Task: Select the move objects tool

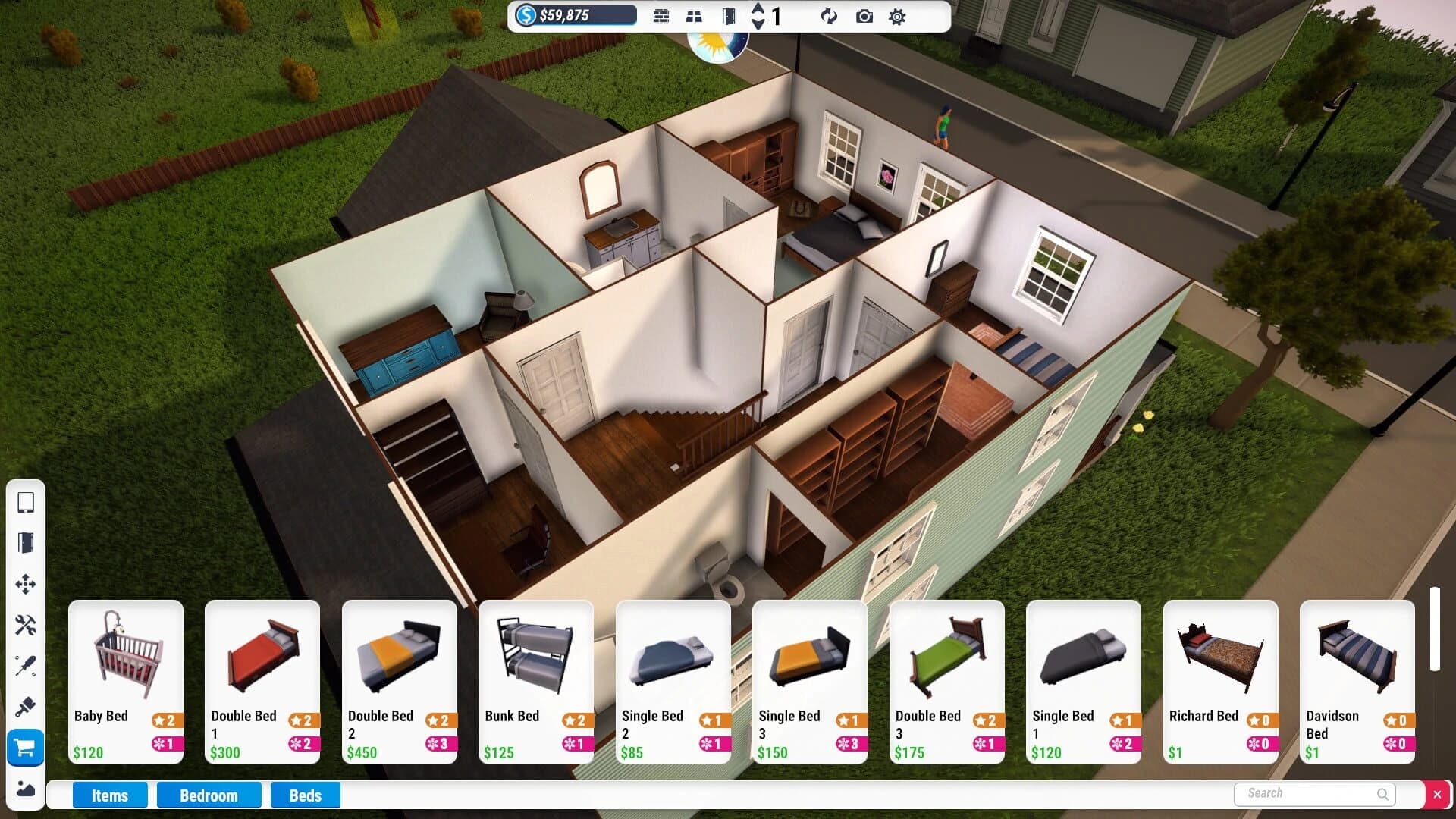Action: click(26, 585)
